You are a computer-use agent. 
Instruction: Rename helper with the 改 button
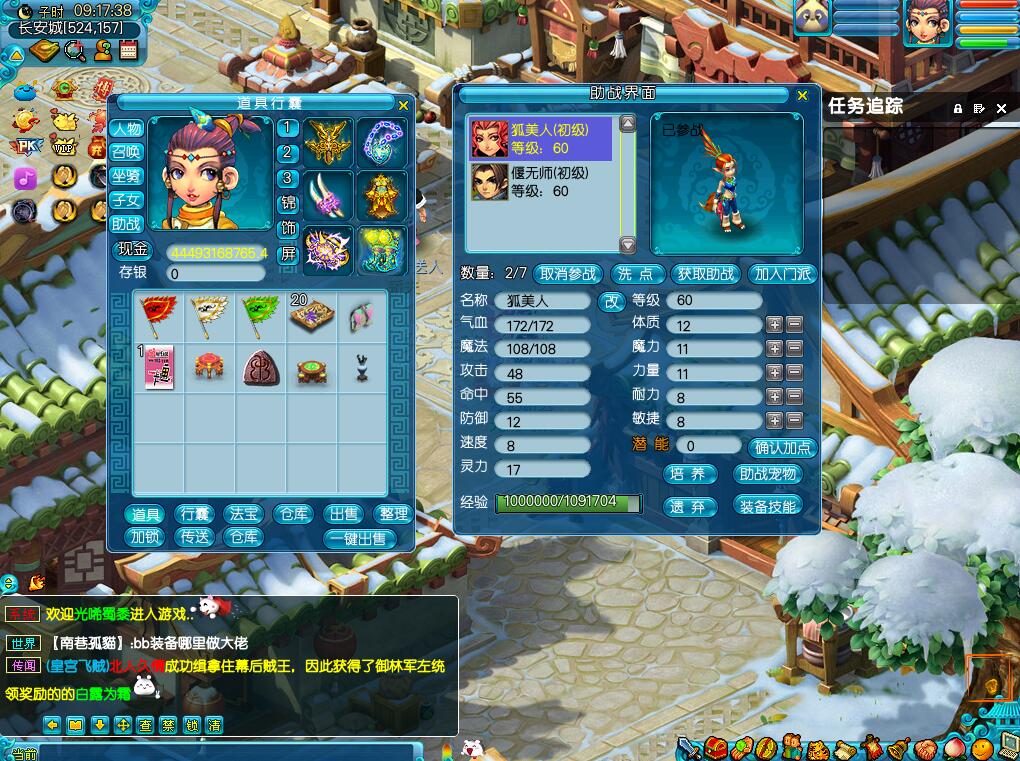609,301
